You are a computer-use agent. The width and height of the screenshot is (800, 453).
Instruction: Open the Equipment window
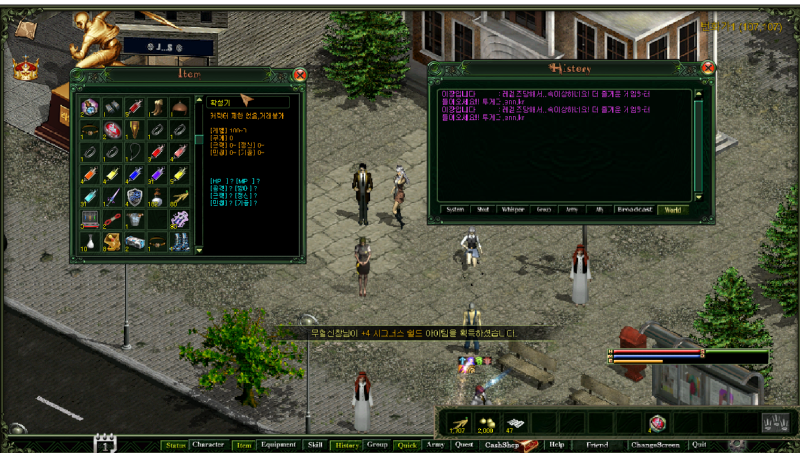point(278,444)
